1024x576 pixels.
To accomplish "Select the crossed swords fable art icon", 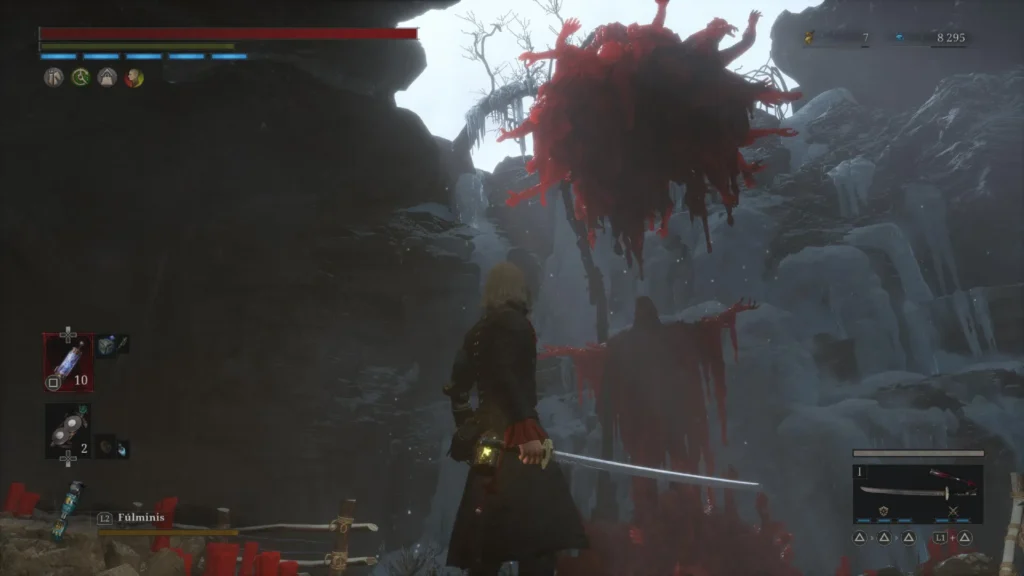I will click(952, 511).
